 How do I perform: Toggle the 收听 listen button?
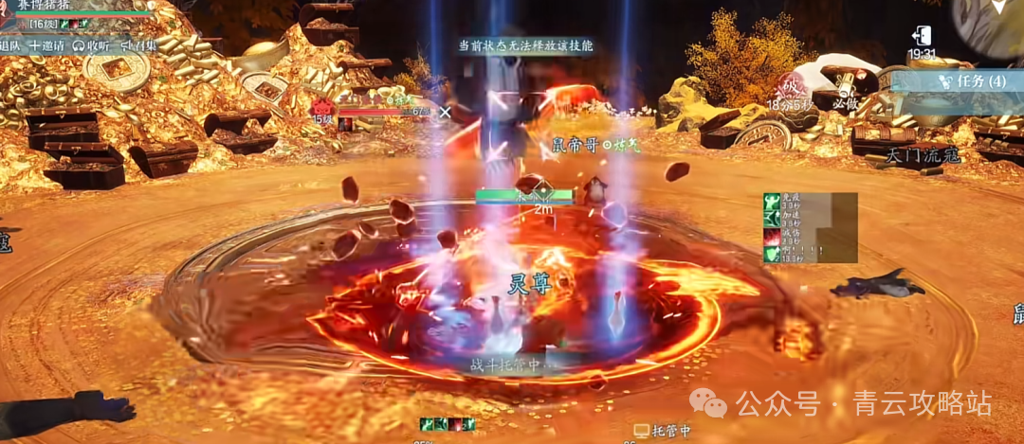(x=92, y=46)
